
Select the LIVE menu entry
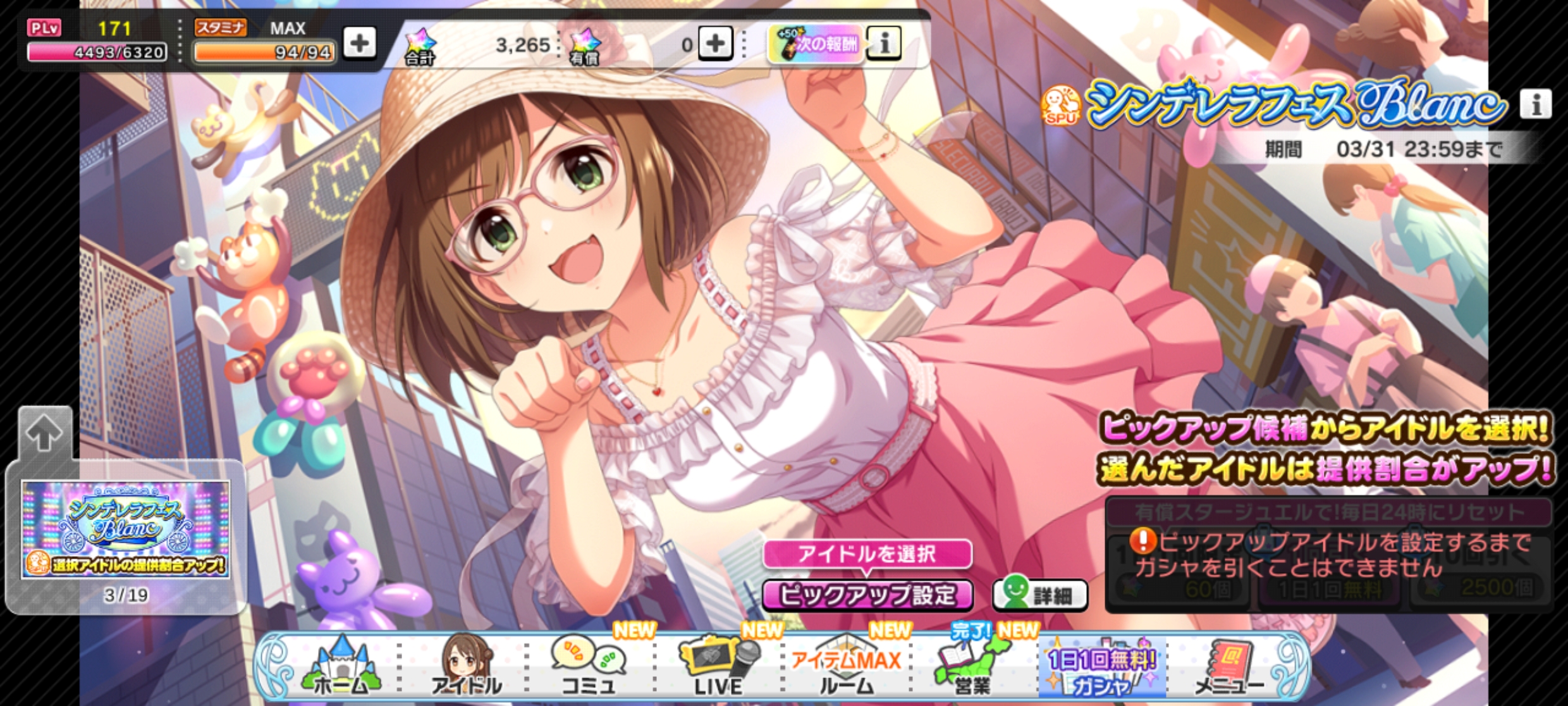click(x=718, y=667)
